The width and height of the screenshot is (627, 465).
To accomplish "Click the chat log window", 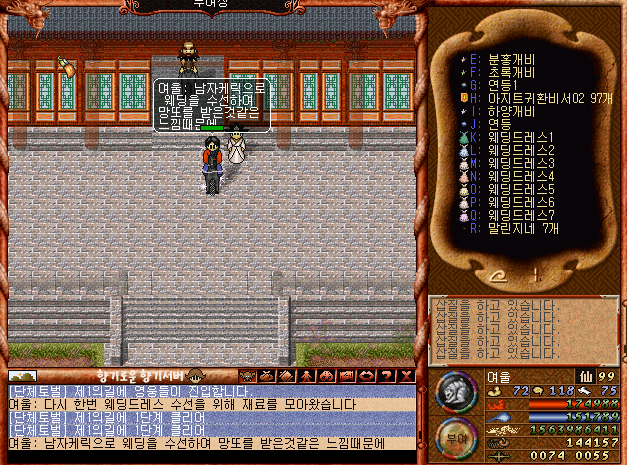I will point(210,416).
